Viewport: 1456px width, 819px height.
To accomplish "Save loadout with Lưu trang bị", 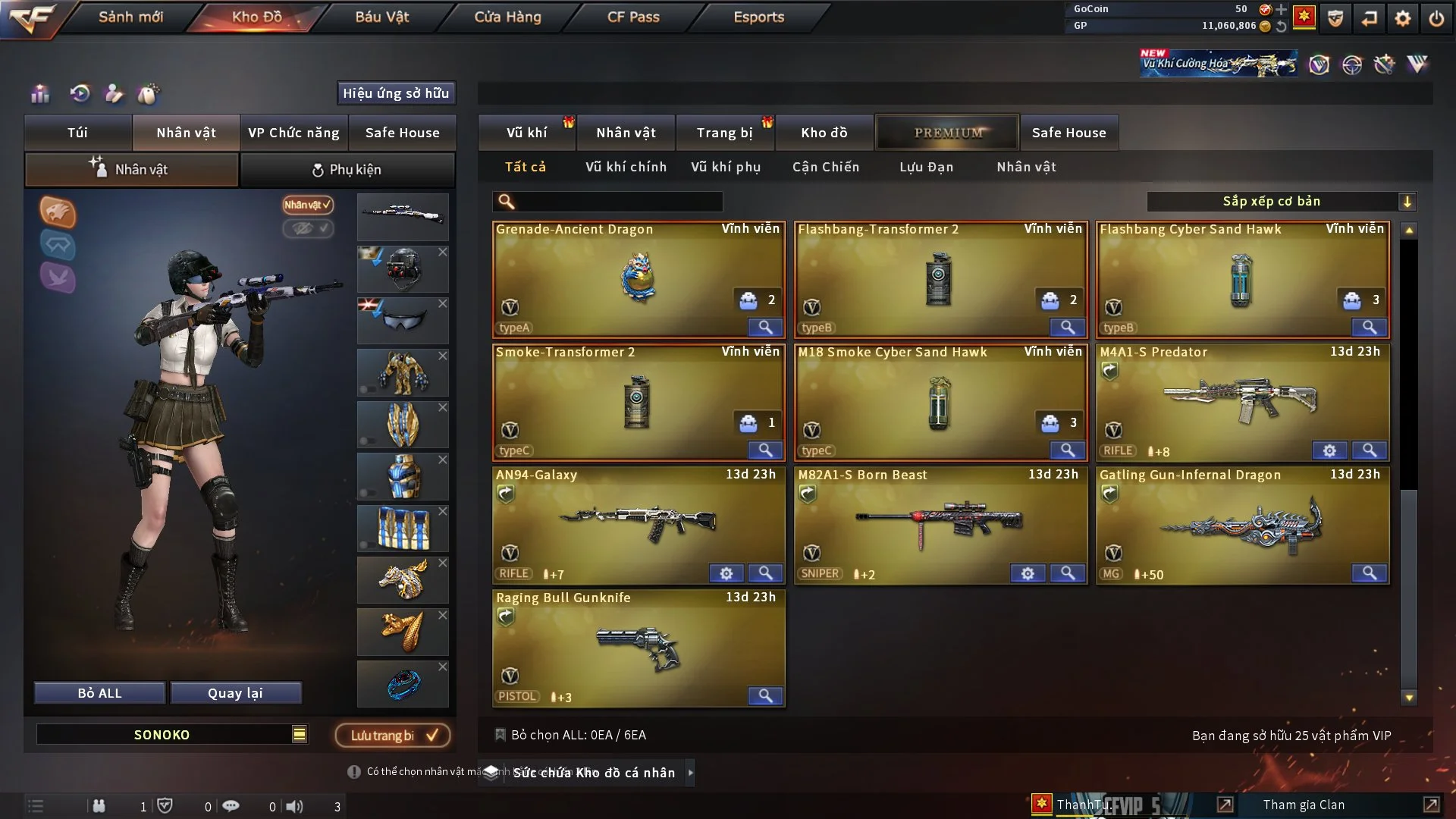I will pyautogui.click(x=393, y=735).
